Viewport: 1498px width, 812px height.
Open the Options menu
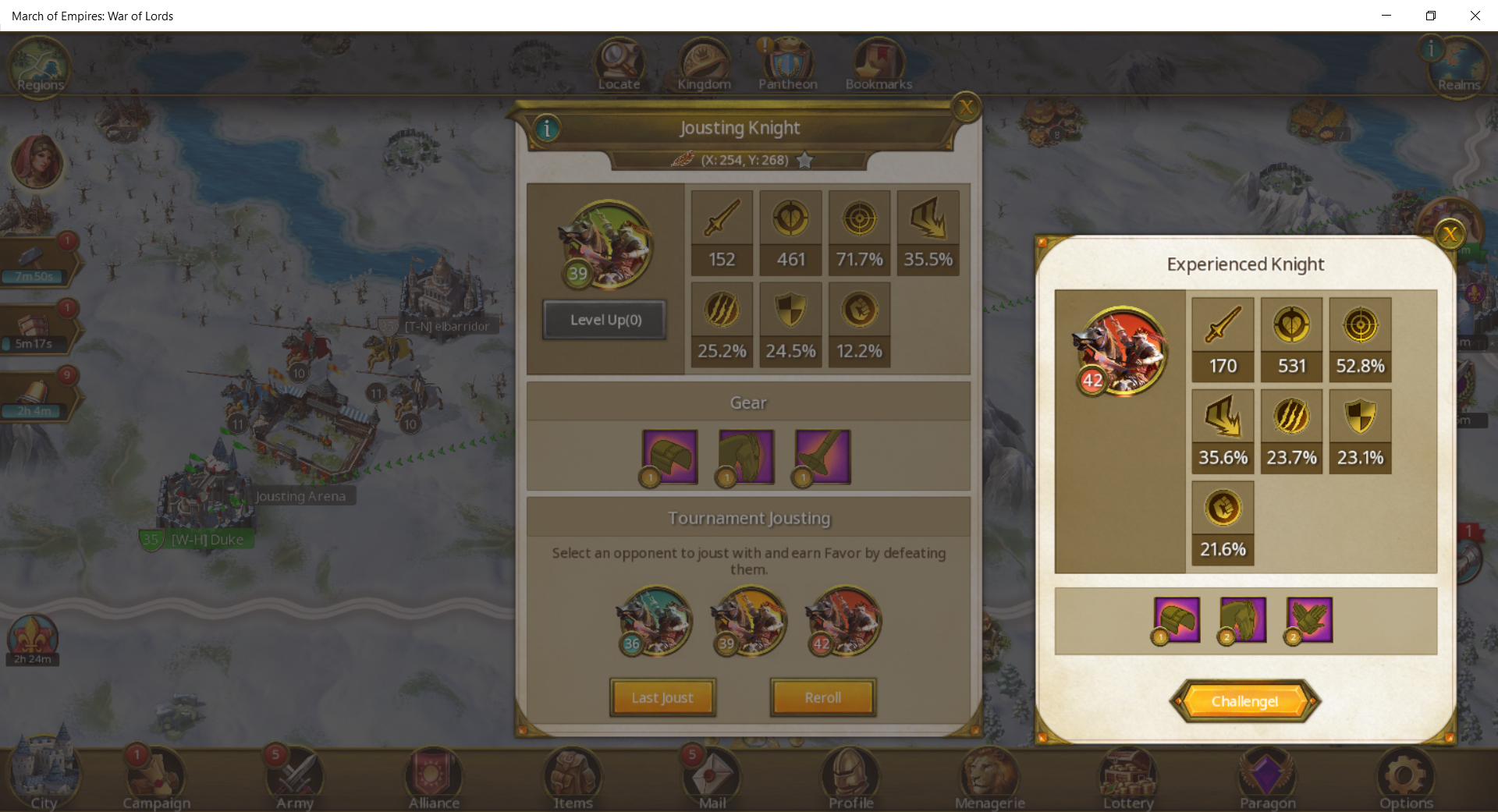pos(1405,780)
